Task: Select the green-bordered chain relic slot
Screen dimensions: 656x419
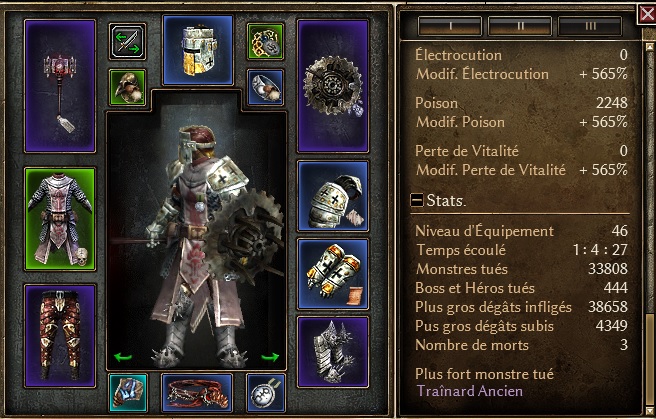Action: point(265,41)
